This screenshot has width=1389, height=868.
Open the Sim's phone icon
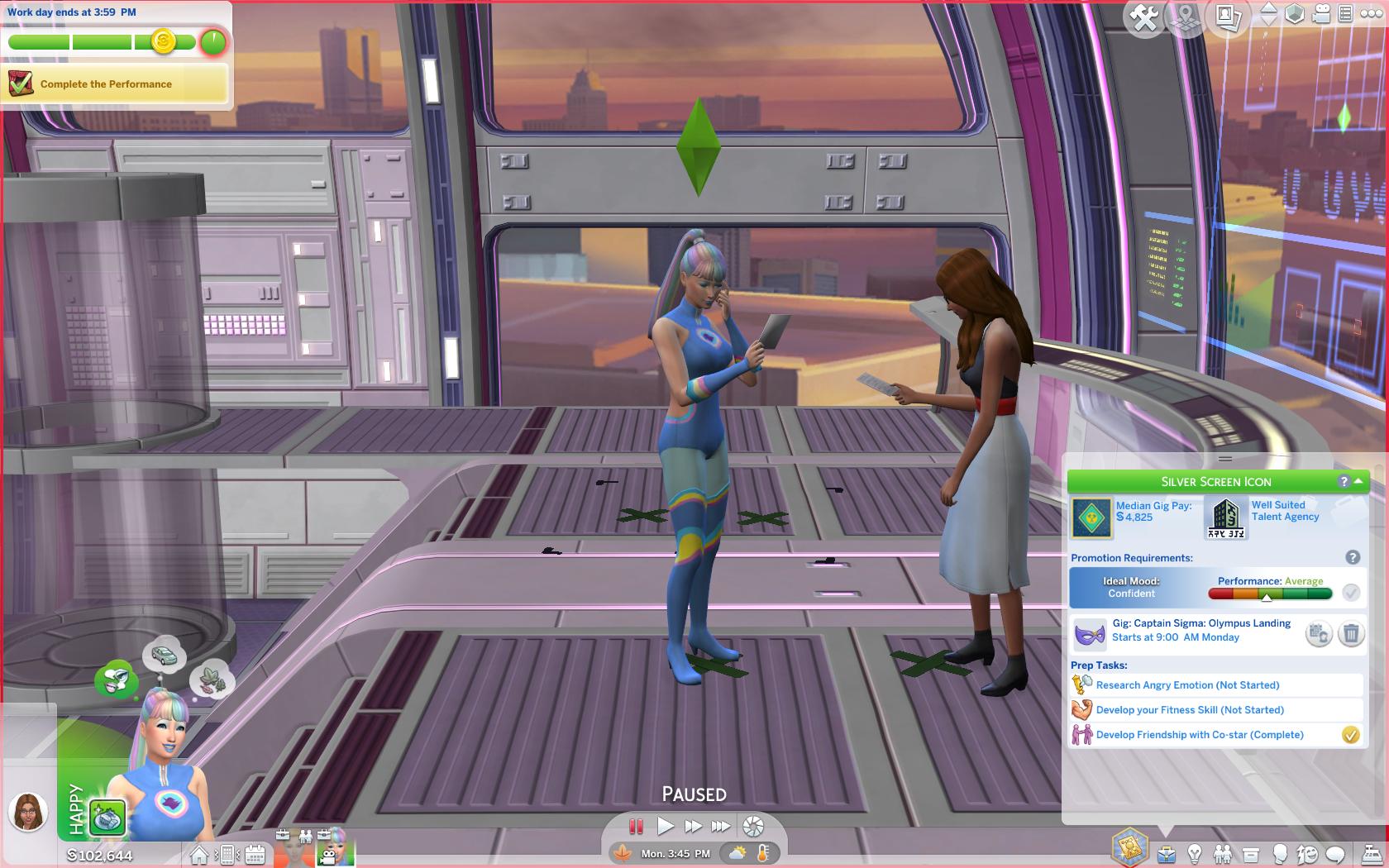point(227,854)
